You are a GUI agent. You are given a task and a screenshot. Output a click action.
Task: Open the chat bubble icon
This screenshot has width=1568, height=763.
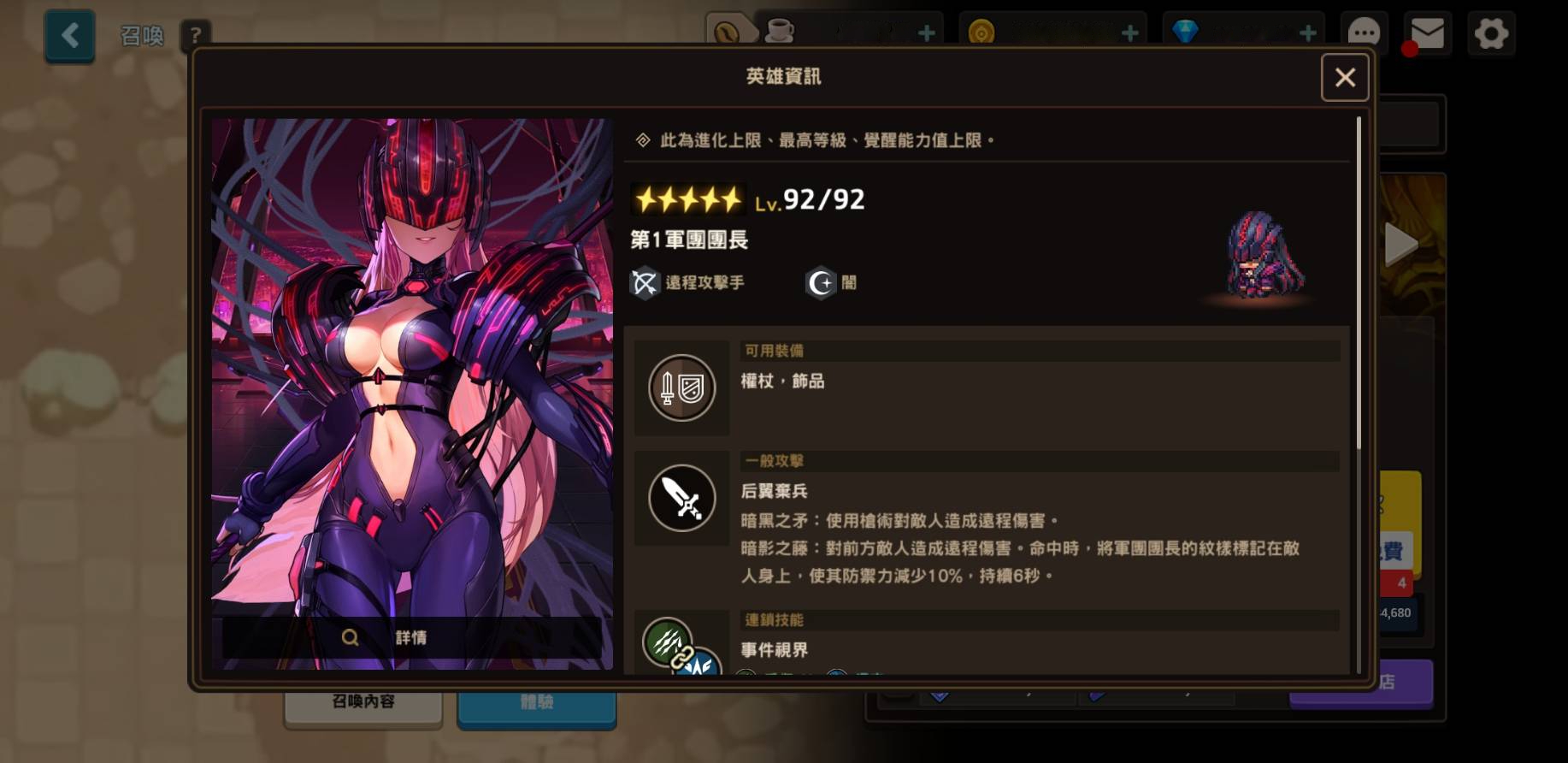tap(1365, 33)
